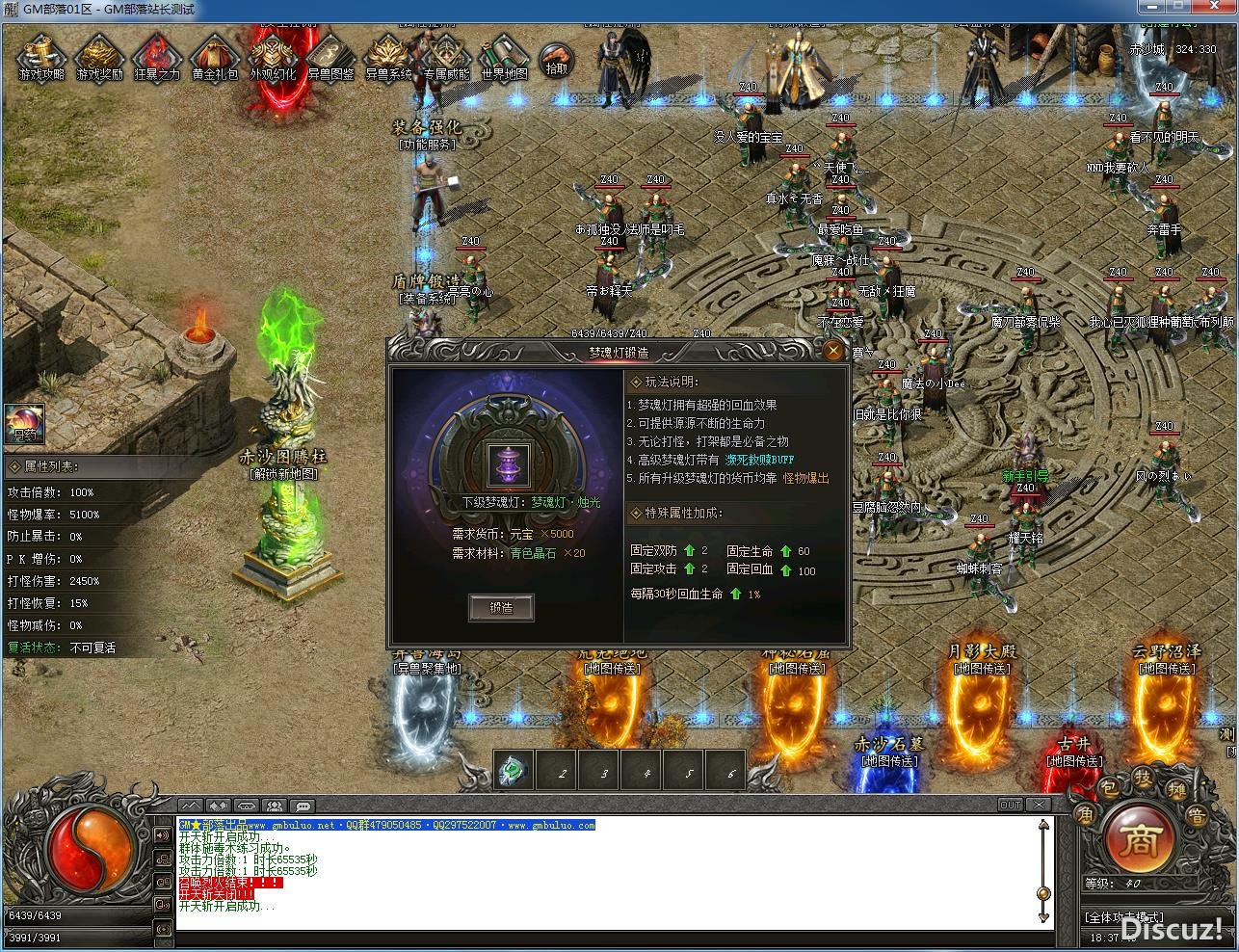Screen dimensions: 1239x952
Task: Select the 狂暴之力 rage power icon
Action: tap(157, 58)
